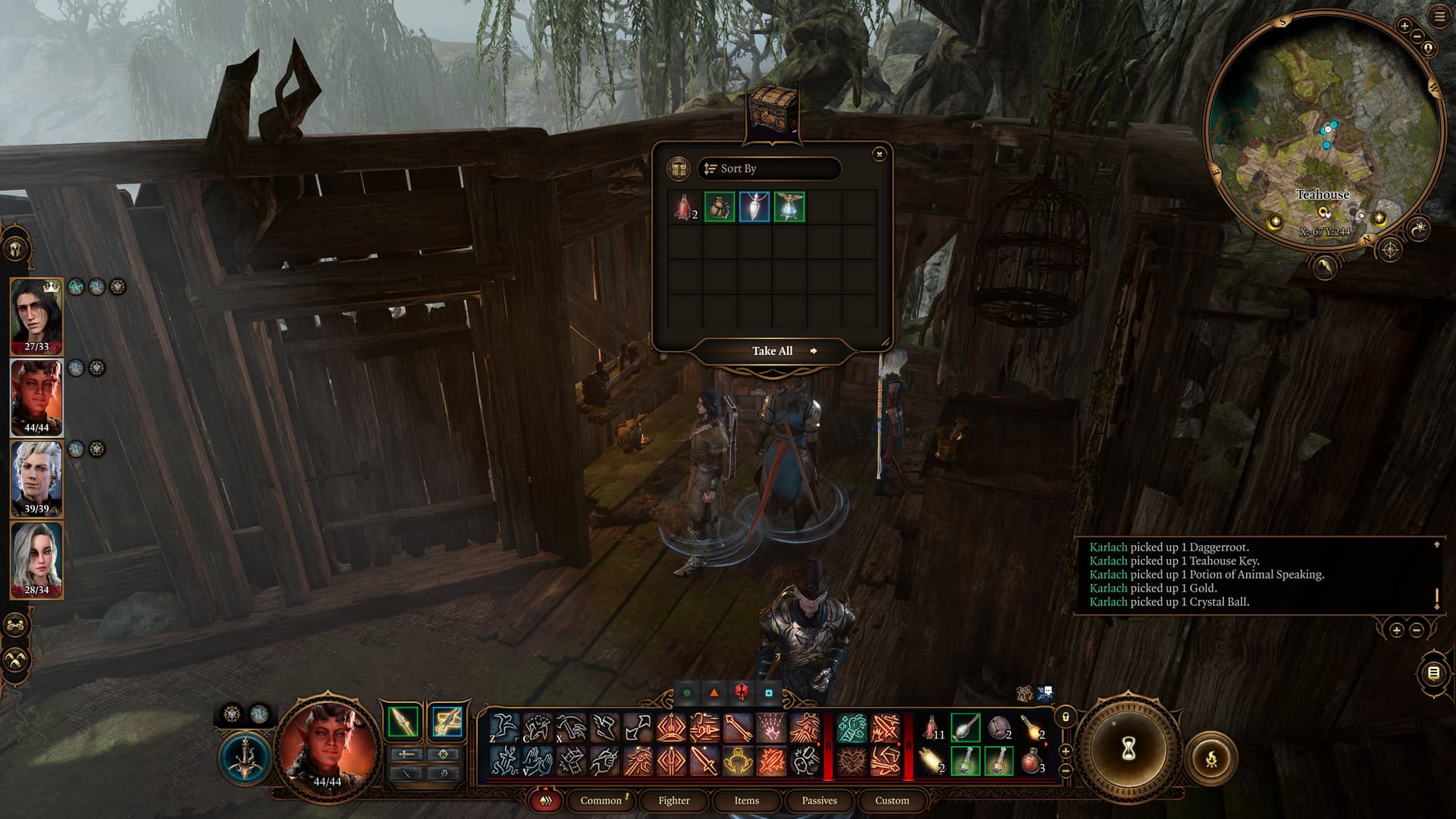Viewport: 1456px width, 819px height.
Task: Open the Sort By dropdown
Action: [769, 168]
